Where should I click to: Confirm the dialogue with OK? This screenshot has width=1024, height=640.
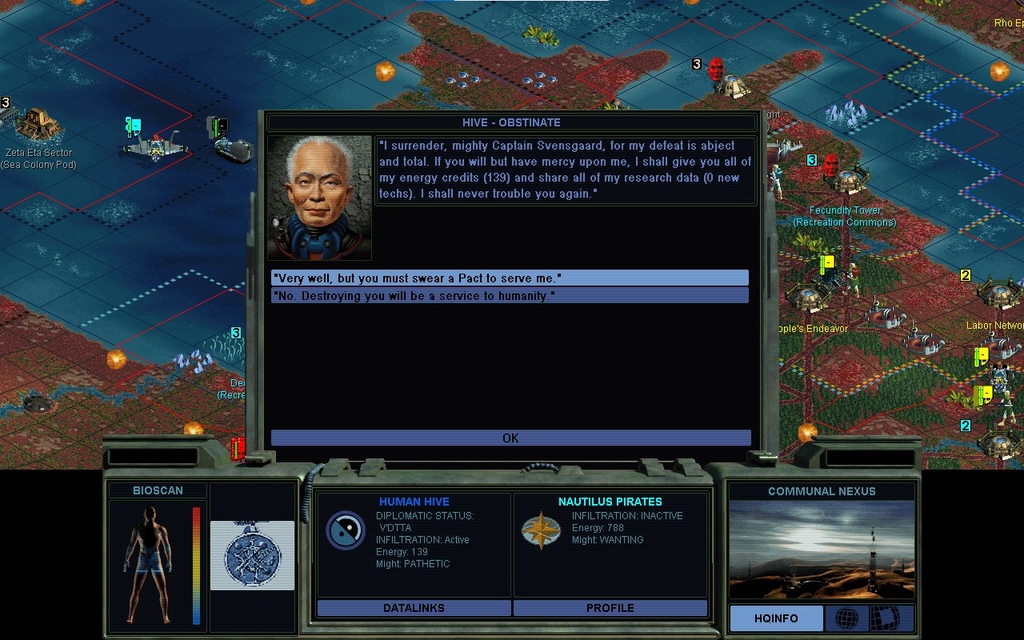tap(510, 438)
